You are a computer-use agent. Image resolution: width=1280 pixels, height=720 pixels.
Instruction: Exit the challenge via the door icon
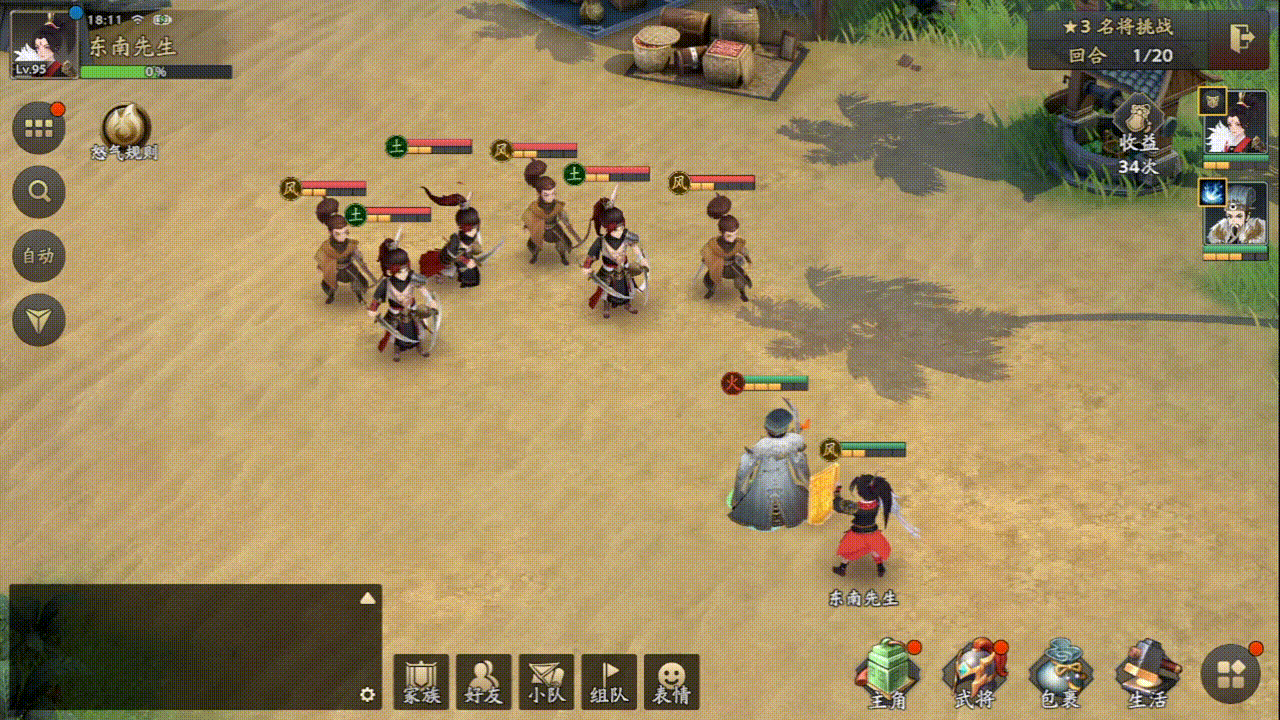1243,38
